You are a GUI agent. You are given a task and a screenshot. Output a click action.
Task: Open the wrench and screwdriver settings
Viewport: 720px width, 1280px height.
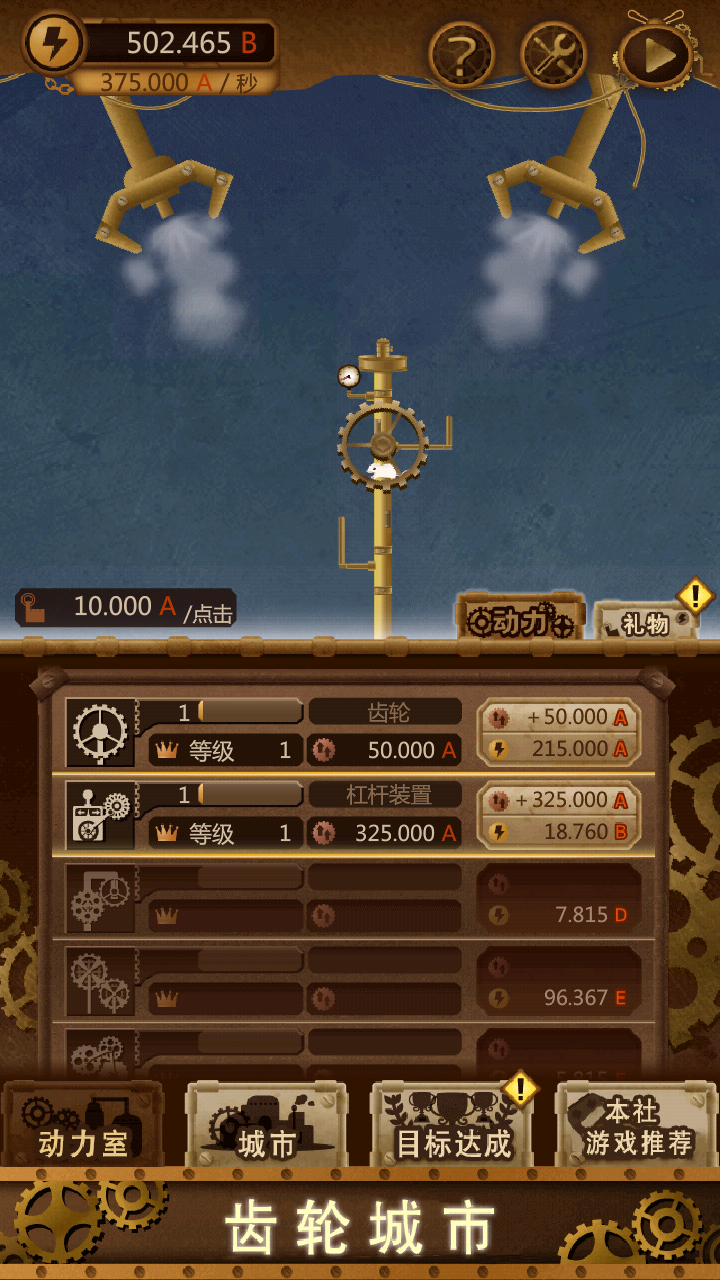tap(553, 55)
